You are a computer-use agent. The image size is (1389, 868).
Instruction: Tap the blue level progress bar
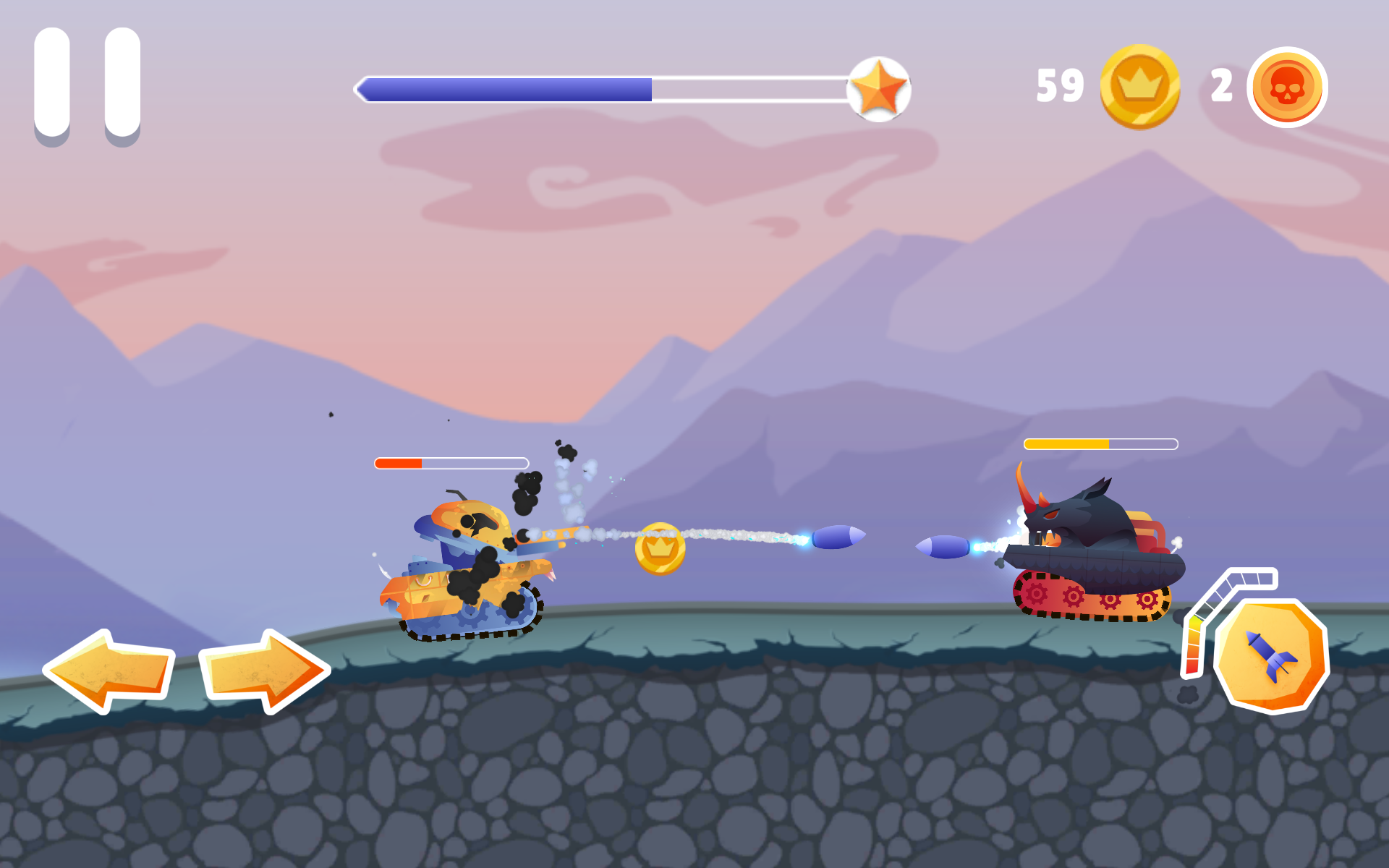tap(506, 87)
